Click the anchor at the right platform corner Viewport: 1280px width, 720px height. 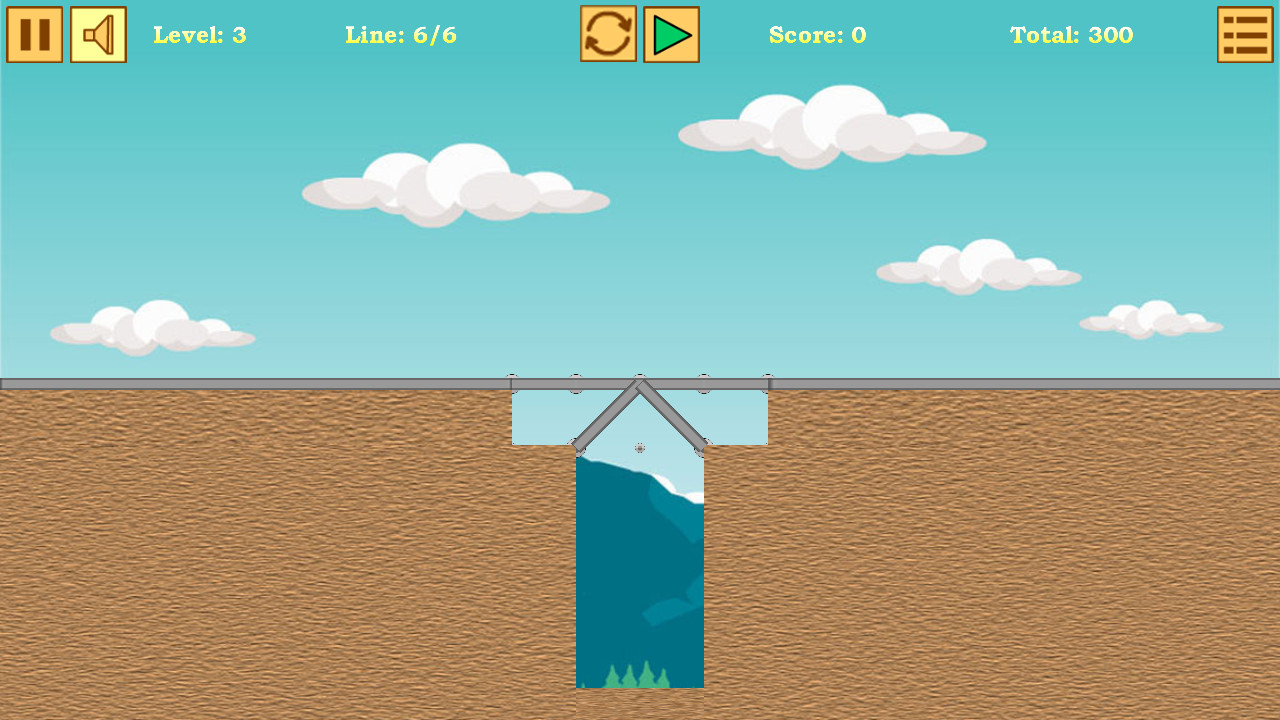pos(701,447)
